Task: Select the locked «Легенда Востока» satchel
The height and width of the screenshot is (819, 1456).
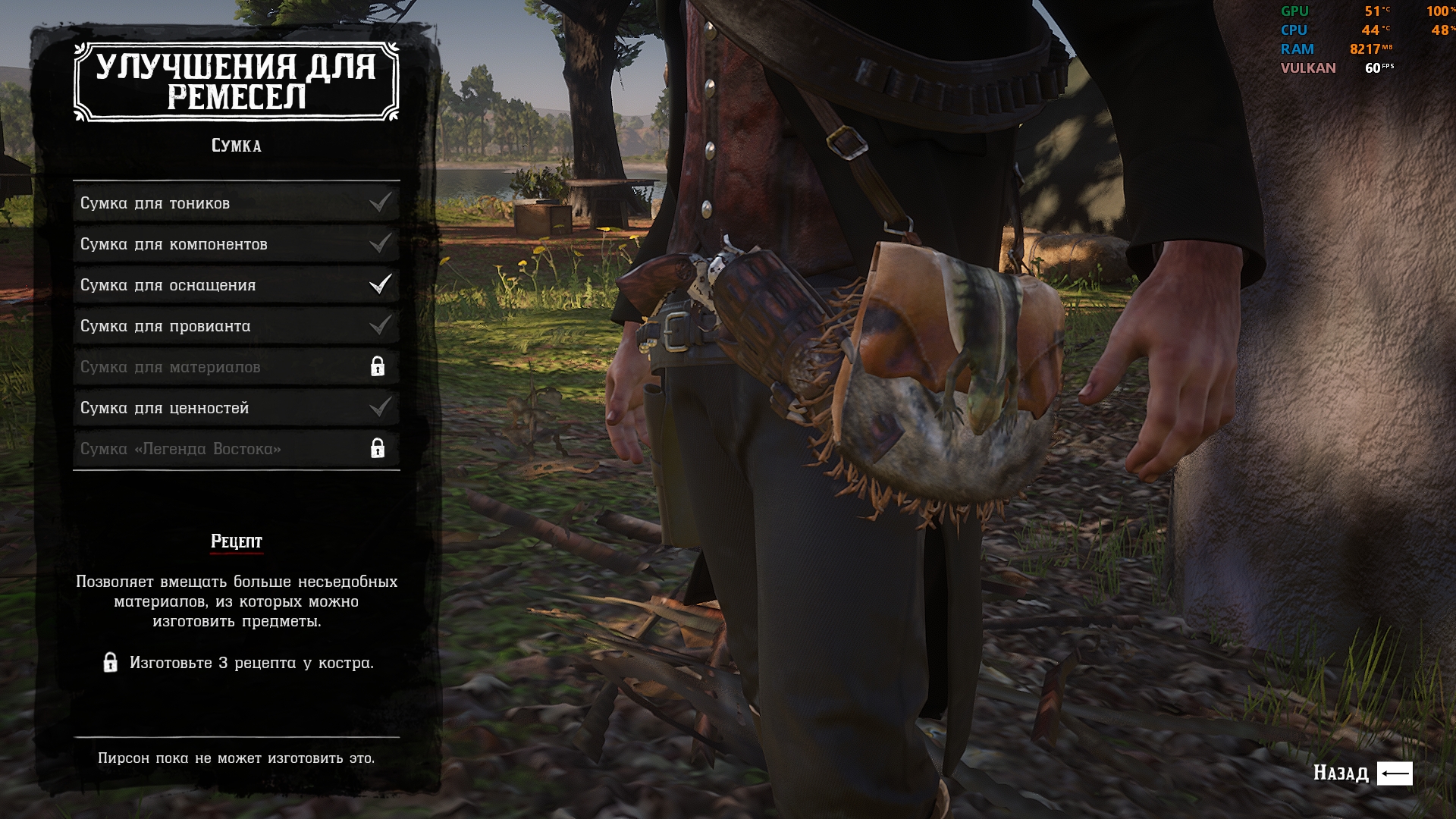Action: 236,449
